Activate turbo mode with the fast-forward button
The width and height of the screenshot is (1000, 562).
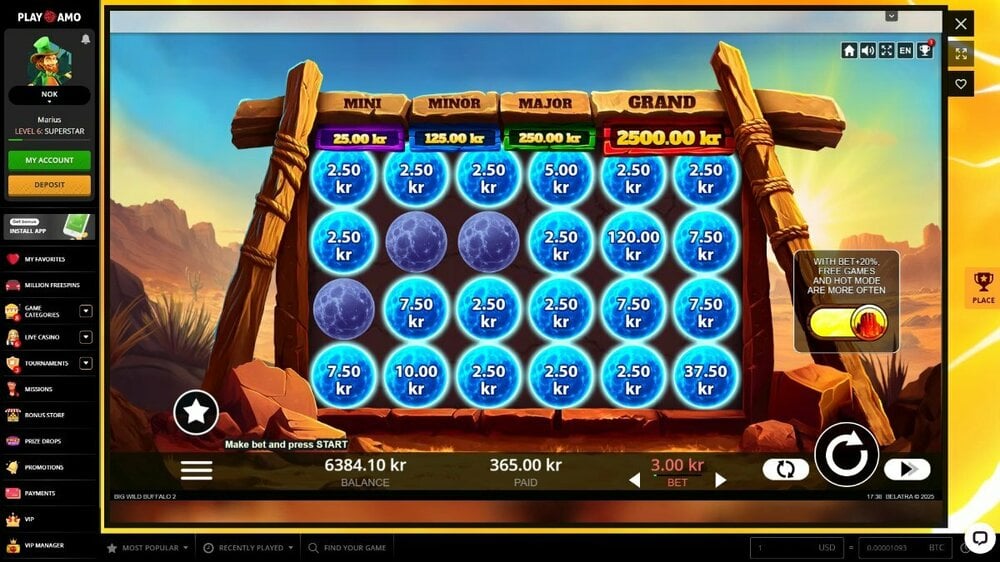[907, 469]
